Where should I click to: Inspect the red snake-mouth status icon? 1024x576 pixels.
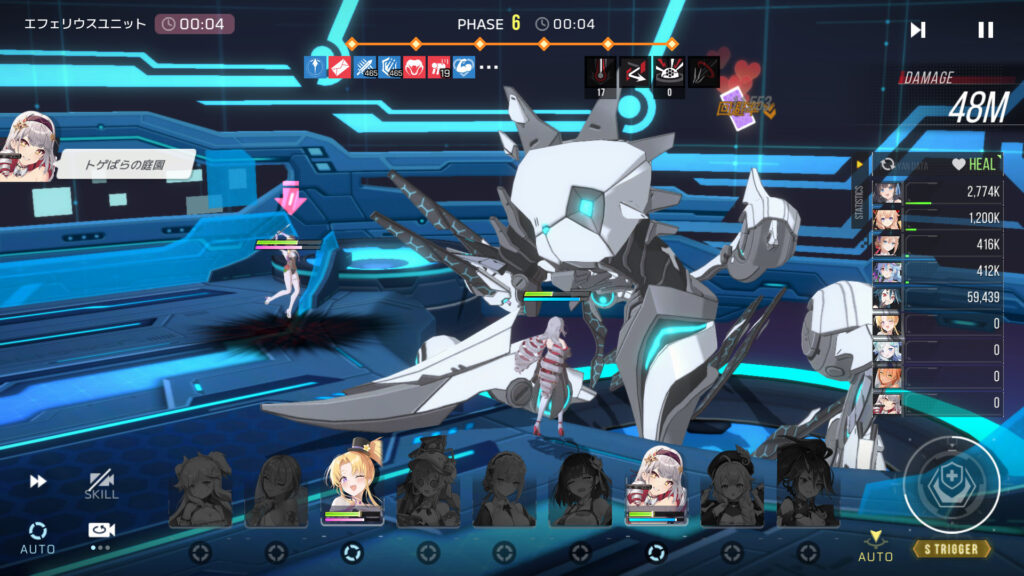point(414,68)
